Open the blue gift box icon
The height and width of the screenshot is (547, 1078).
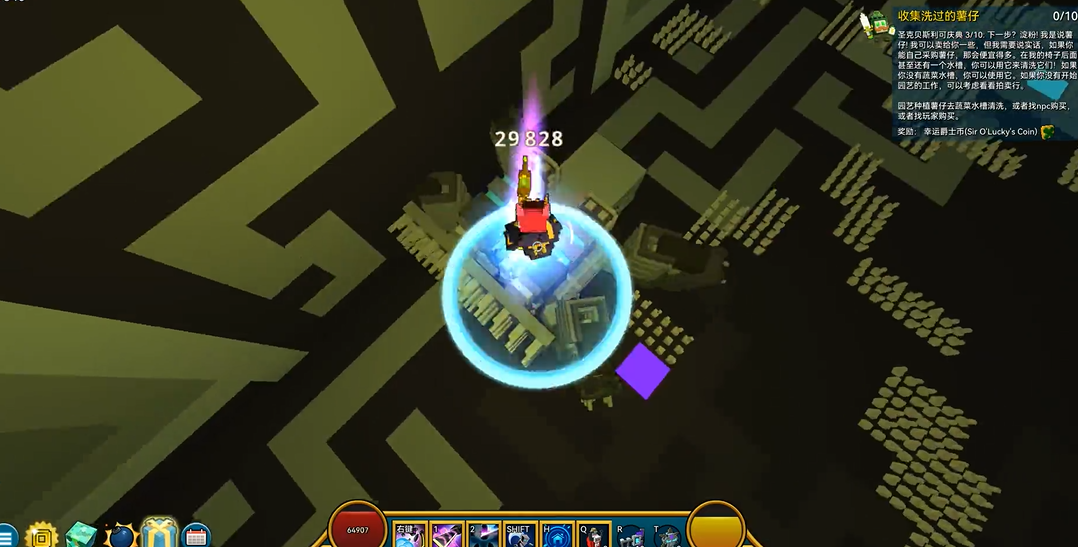click(x=159, y=535)
